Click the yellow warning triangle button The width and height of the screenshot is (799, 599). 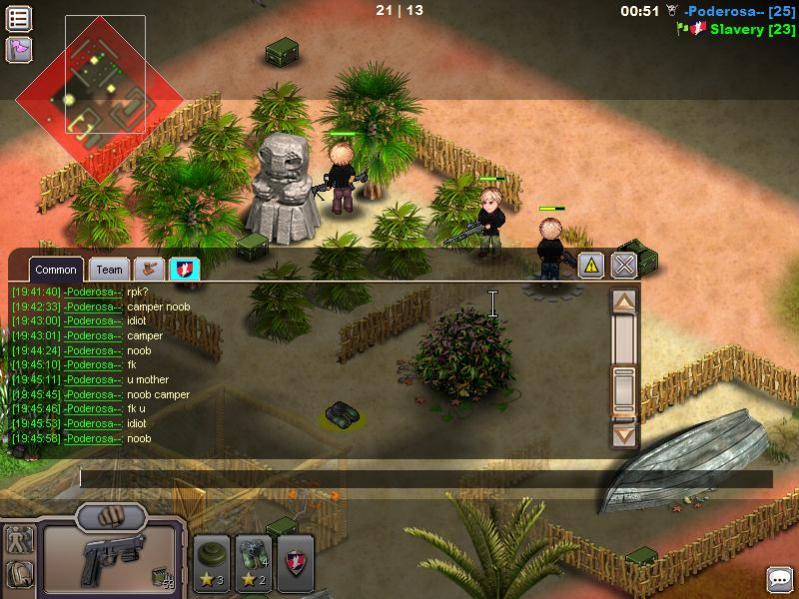coord(590,265)
